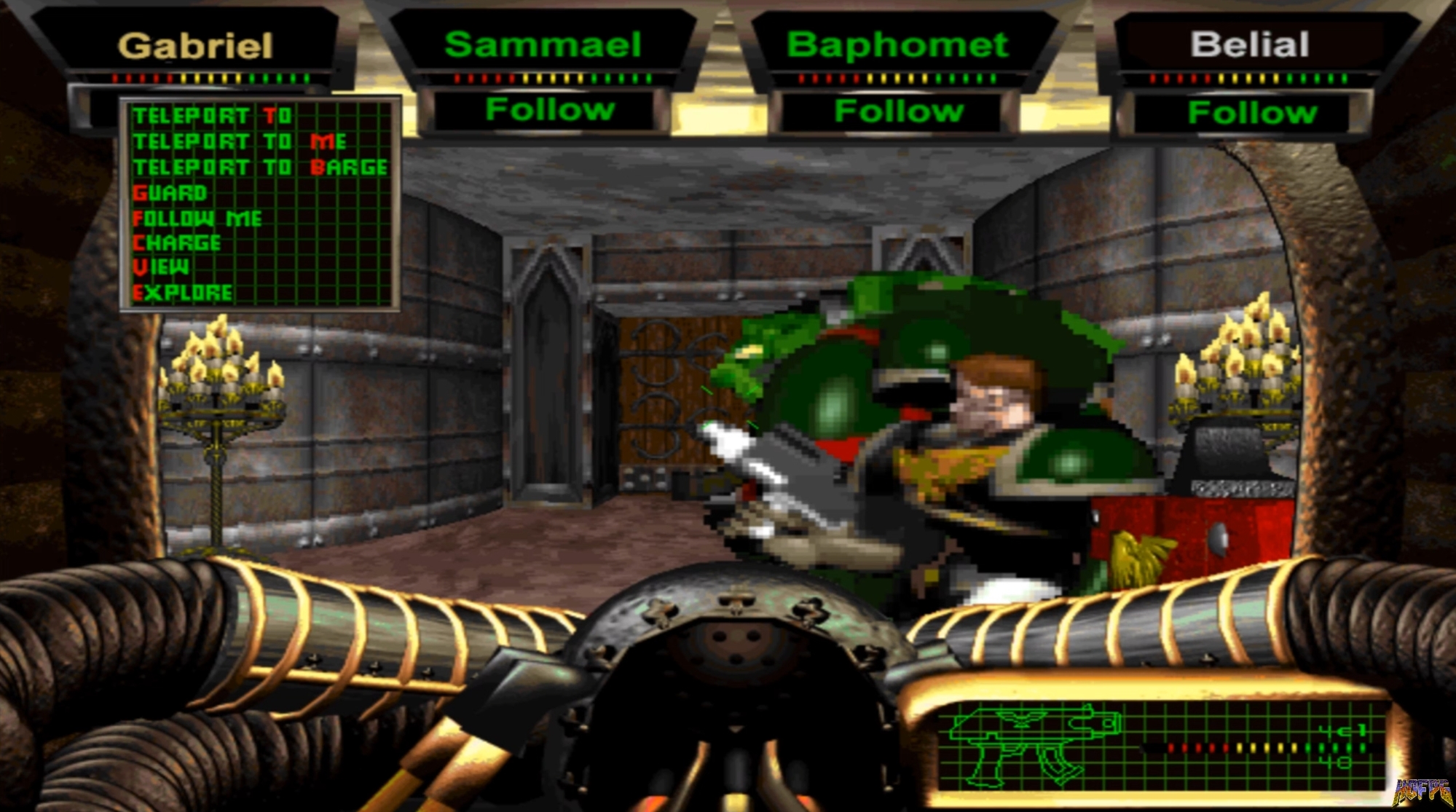Choose "Teleport To Barge" from the command menu

pos(259,166)
